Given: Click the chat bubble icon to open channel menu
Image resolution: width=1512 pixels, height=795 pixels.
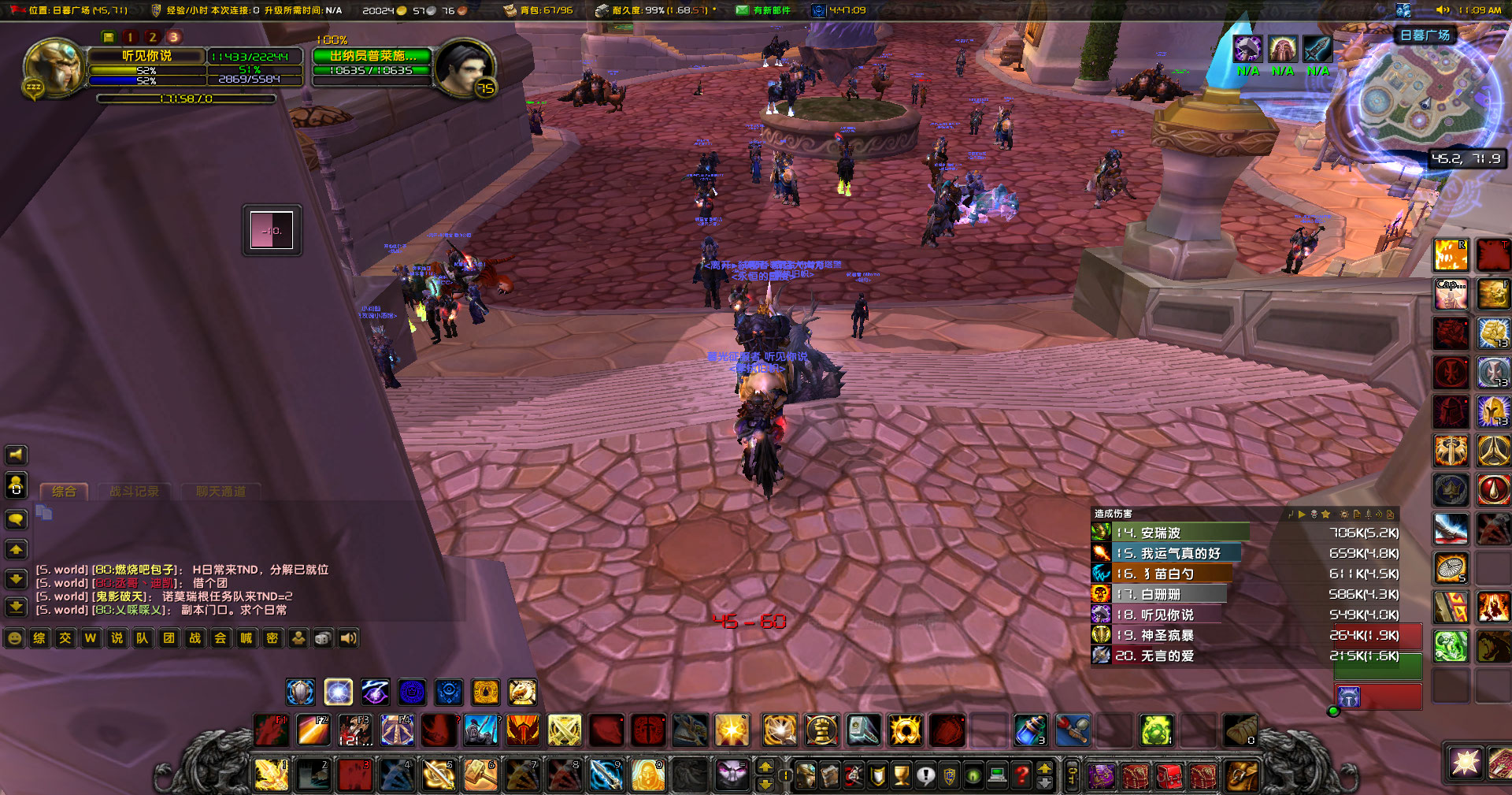Looking at the screenshot, I should point(17,518).
